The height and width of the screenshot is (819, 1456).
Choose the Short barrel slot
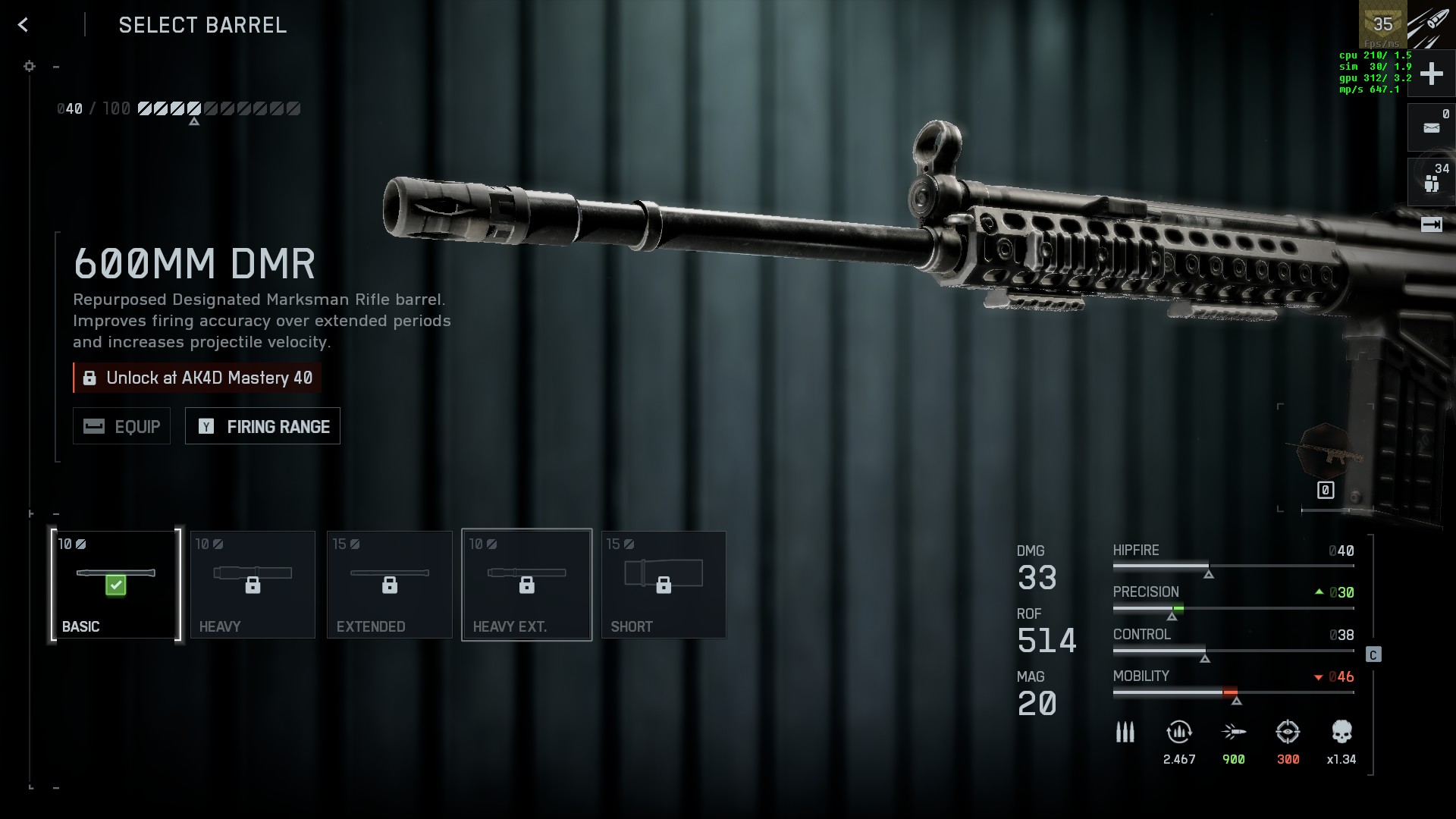coord(664,585)
